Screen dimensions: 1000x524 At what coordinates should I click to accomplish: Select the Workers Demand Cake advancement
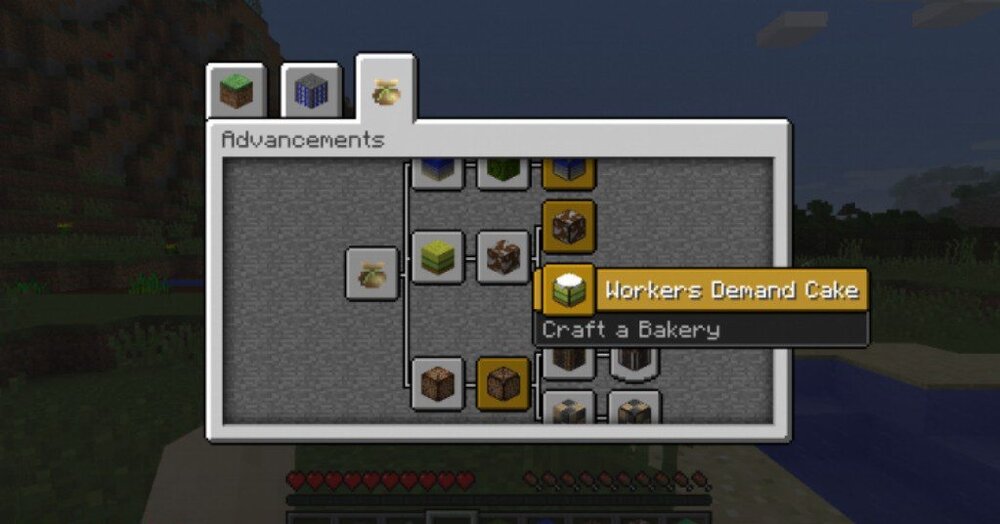[568, 291]
